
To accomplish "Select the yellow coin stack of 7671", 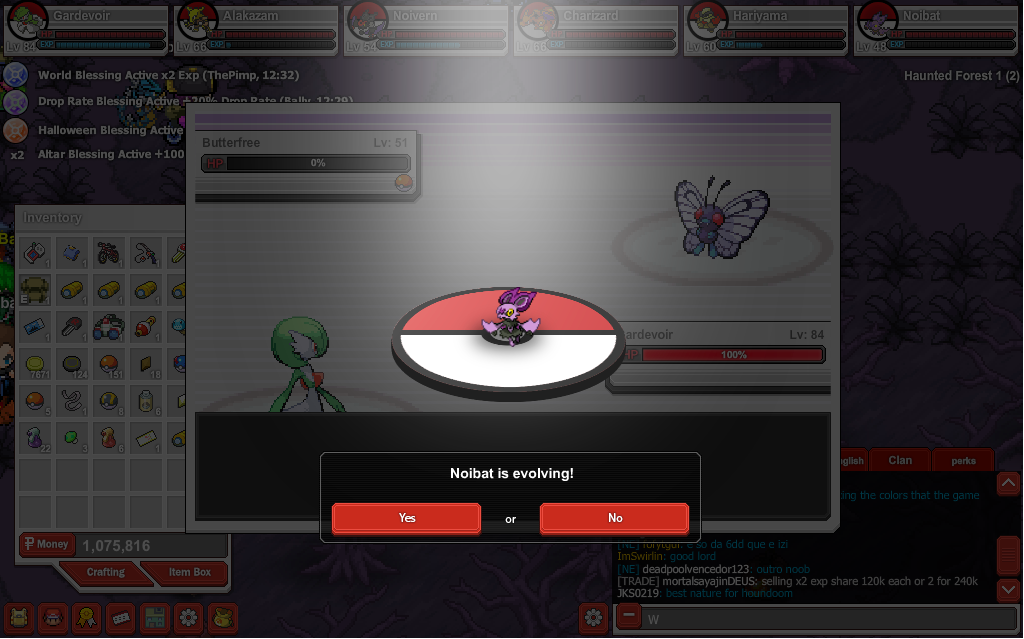I will (x=35, y=363).
